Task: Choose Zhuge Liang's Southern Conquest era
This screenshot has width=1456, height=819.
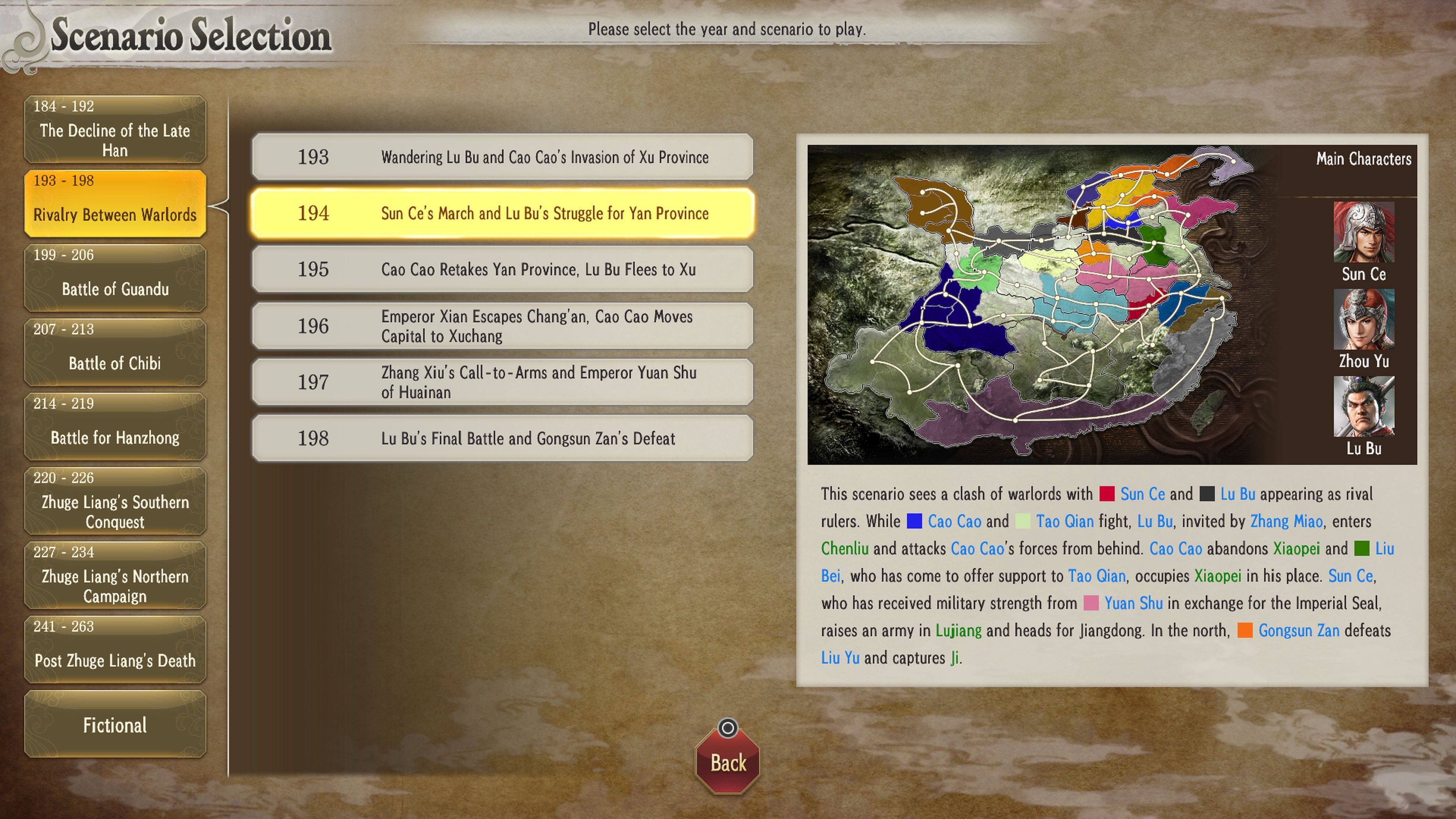Action: coord(115,501)
